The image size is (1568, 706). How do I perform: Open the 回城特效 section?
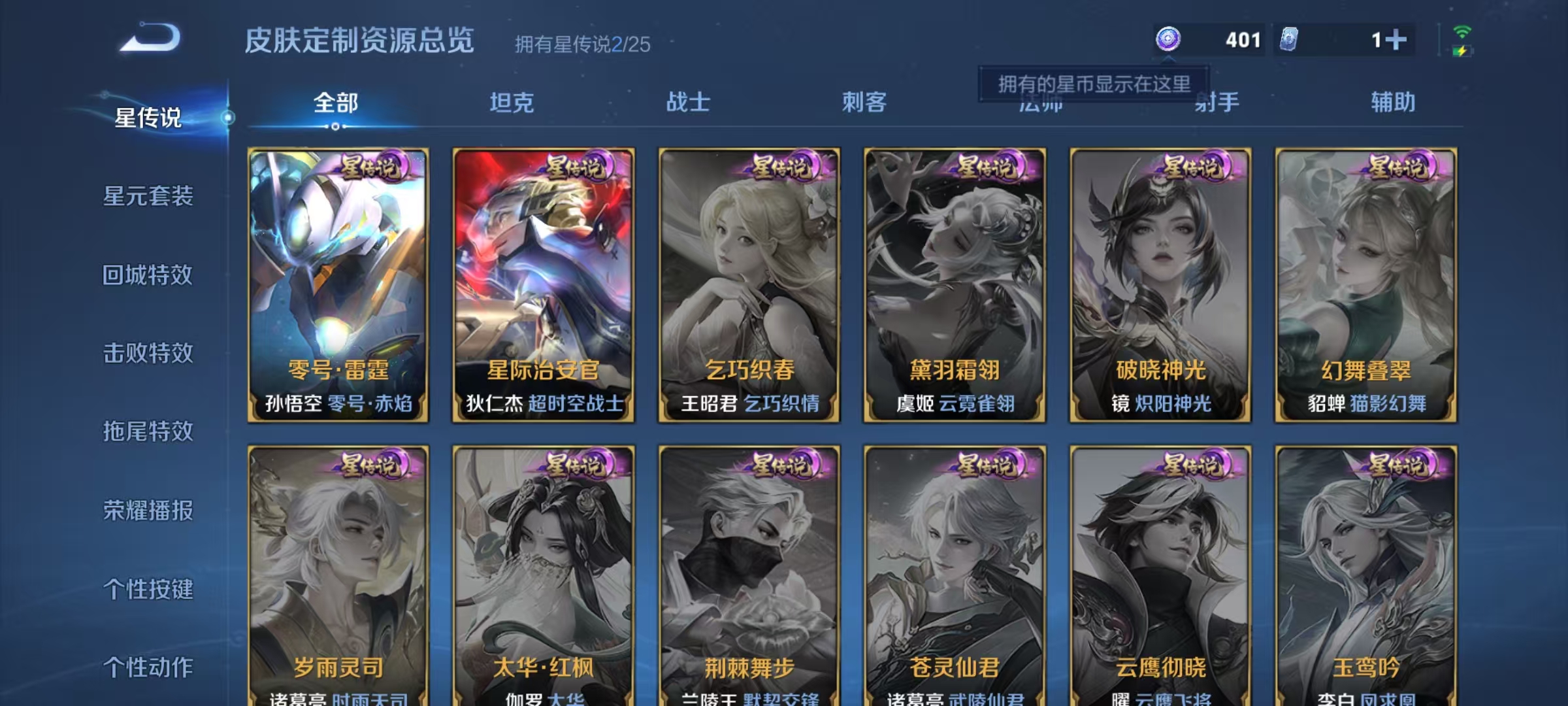149,276
